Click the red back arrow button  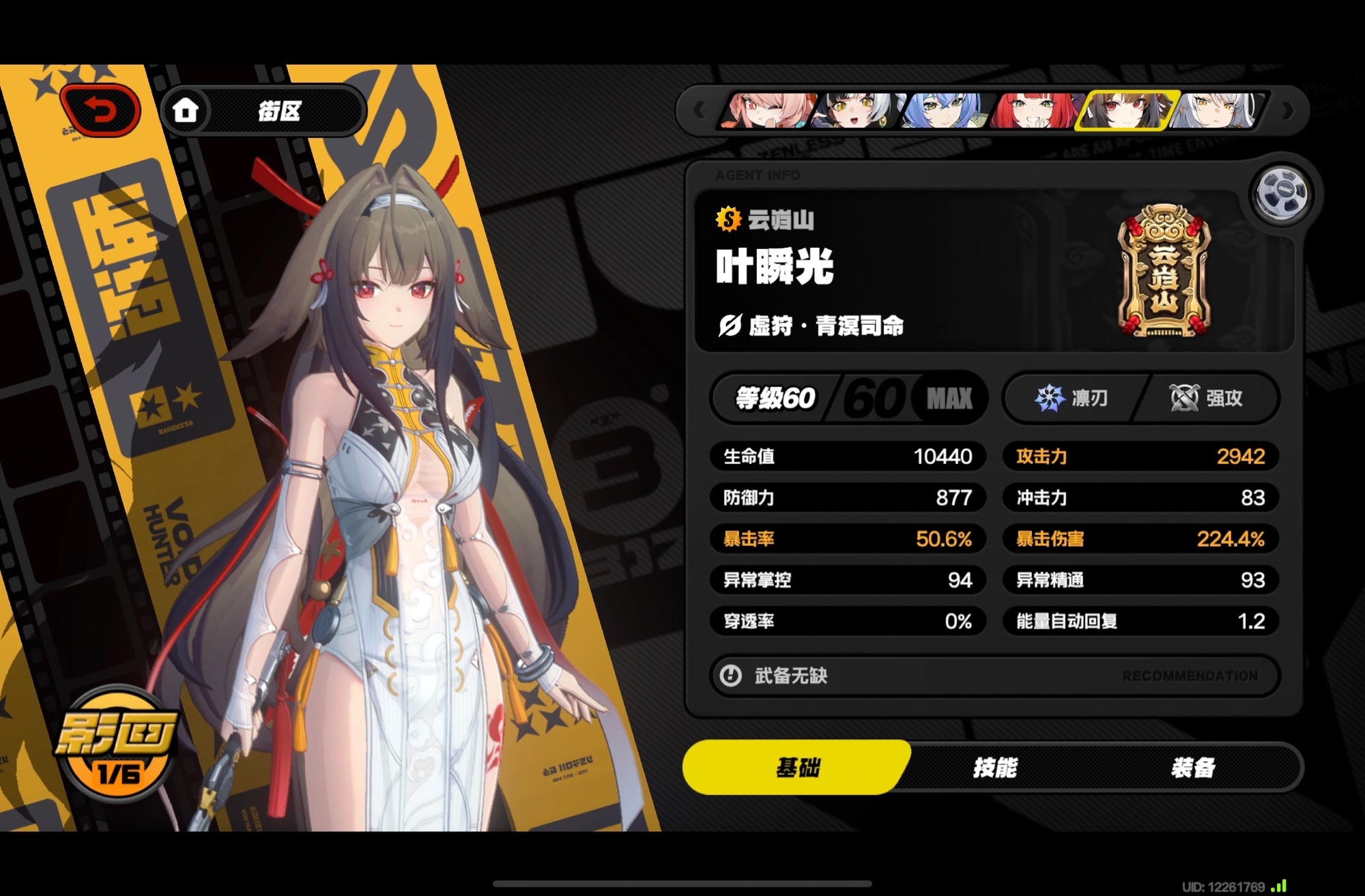[101, 110]
